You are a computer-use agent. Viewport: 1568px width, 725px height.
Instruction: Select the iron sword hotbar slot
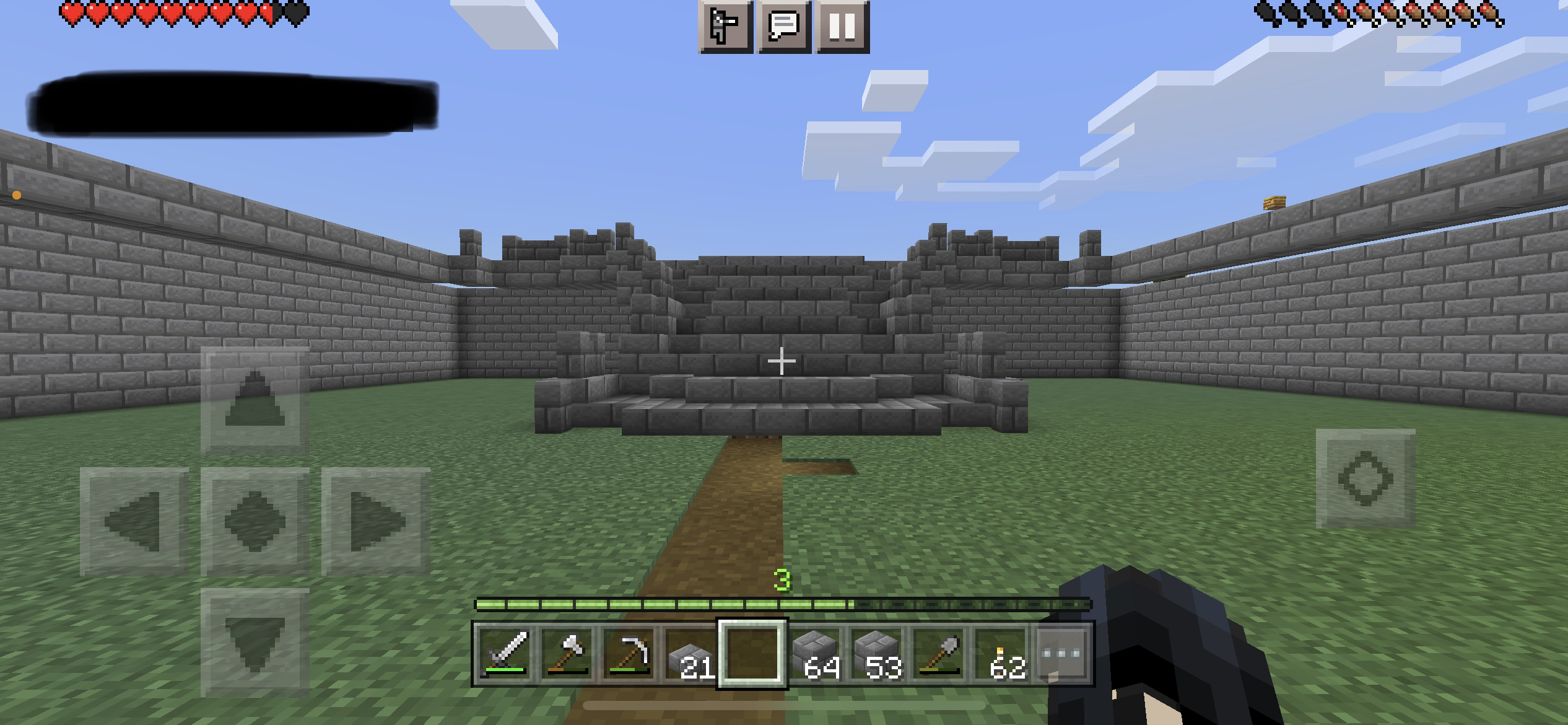505,654
